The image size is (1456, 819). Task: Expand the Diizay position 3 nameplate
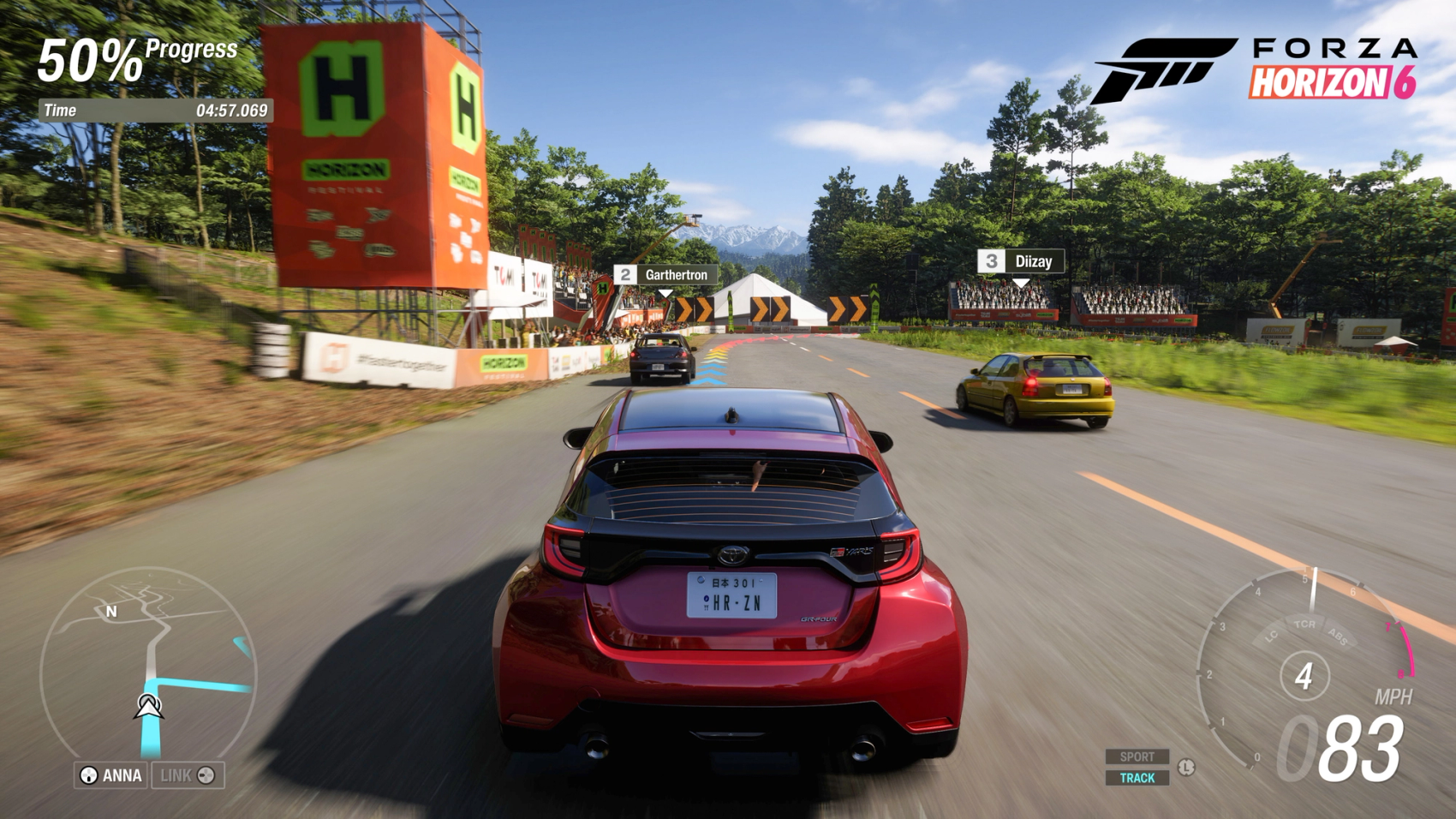coord(1023,261)
